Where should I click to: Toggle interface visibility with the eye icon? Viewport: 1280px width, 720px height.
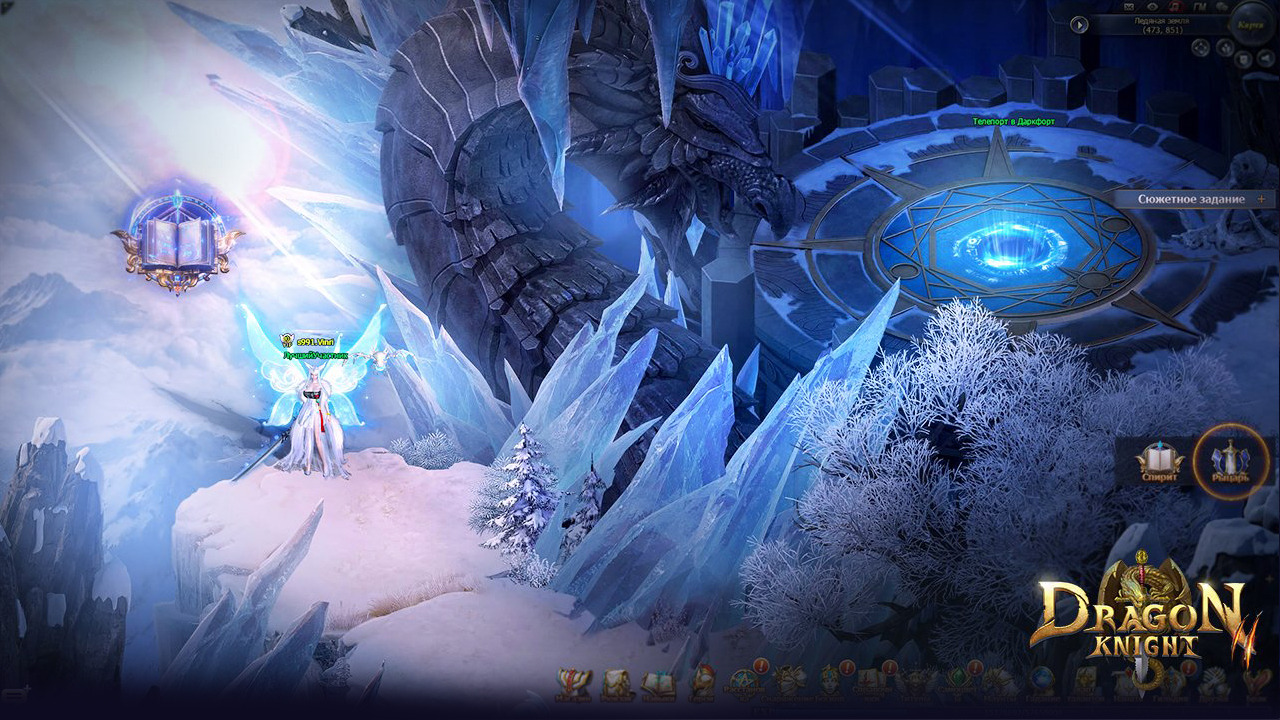click(1151, 6)
